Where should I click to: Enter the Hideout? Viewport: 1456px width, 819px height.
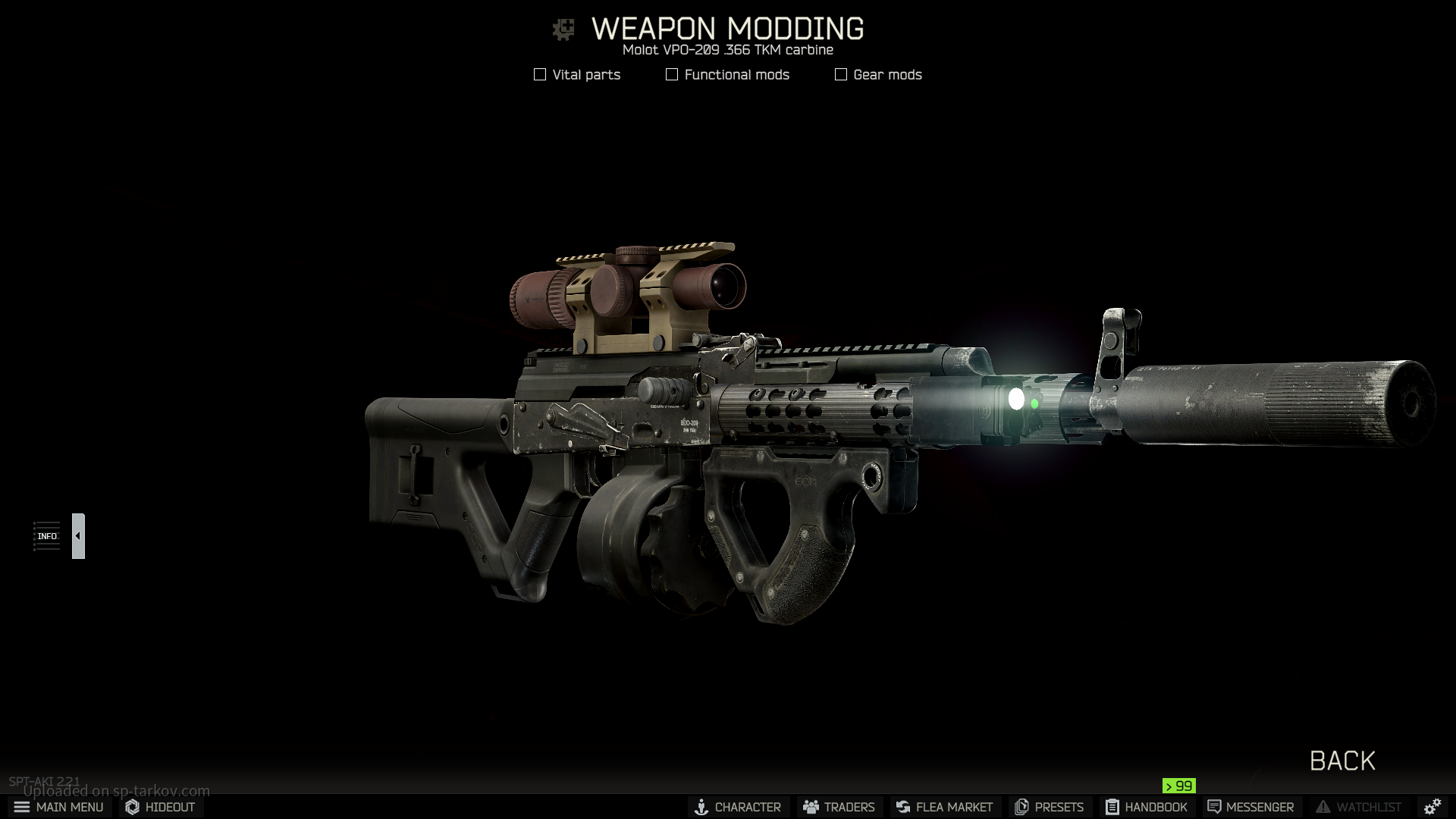(161, 807)
